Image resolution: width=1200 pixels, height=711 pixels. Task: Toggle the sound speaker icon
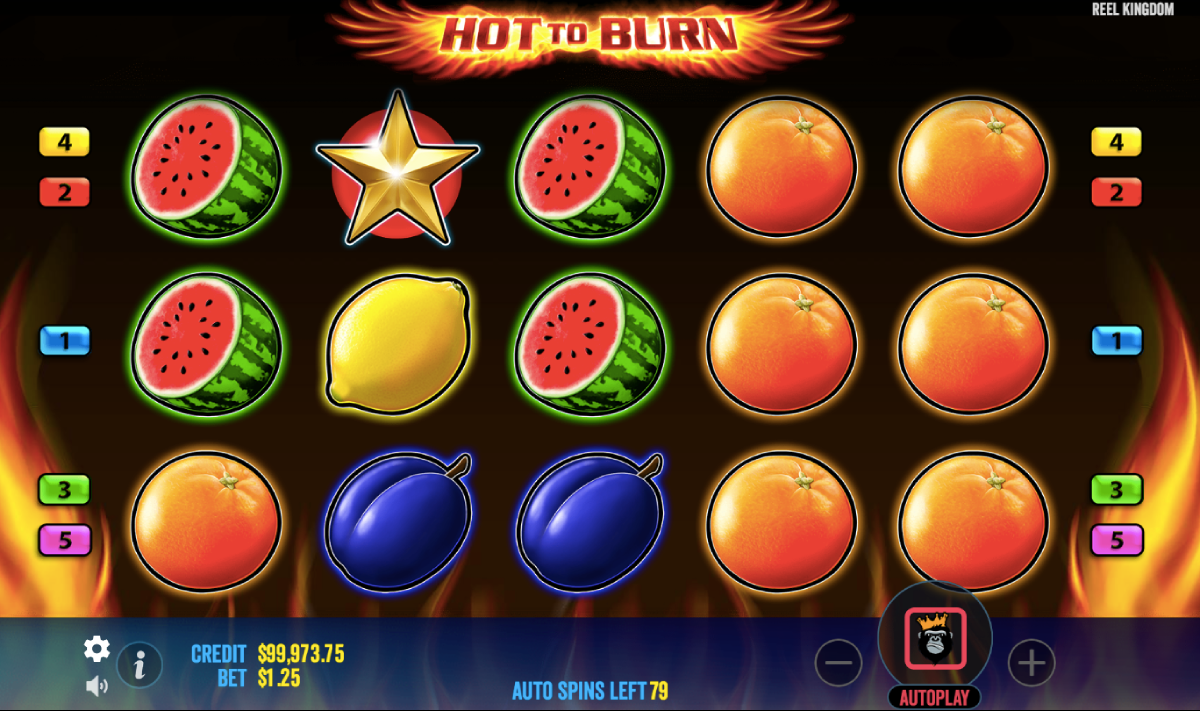96,686
